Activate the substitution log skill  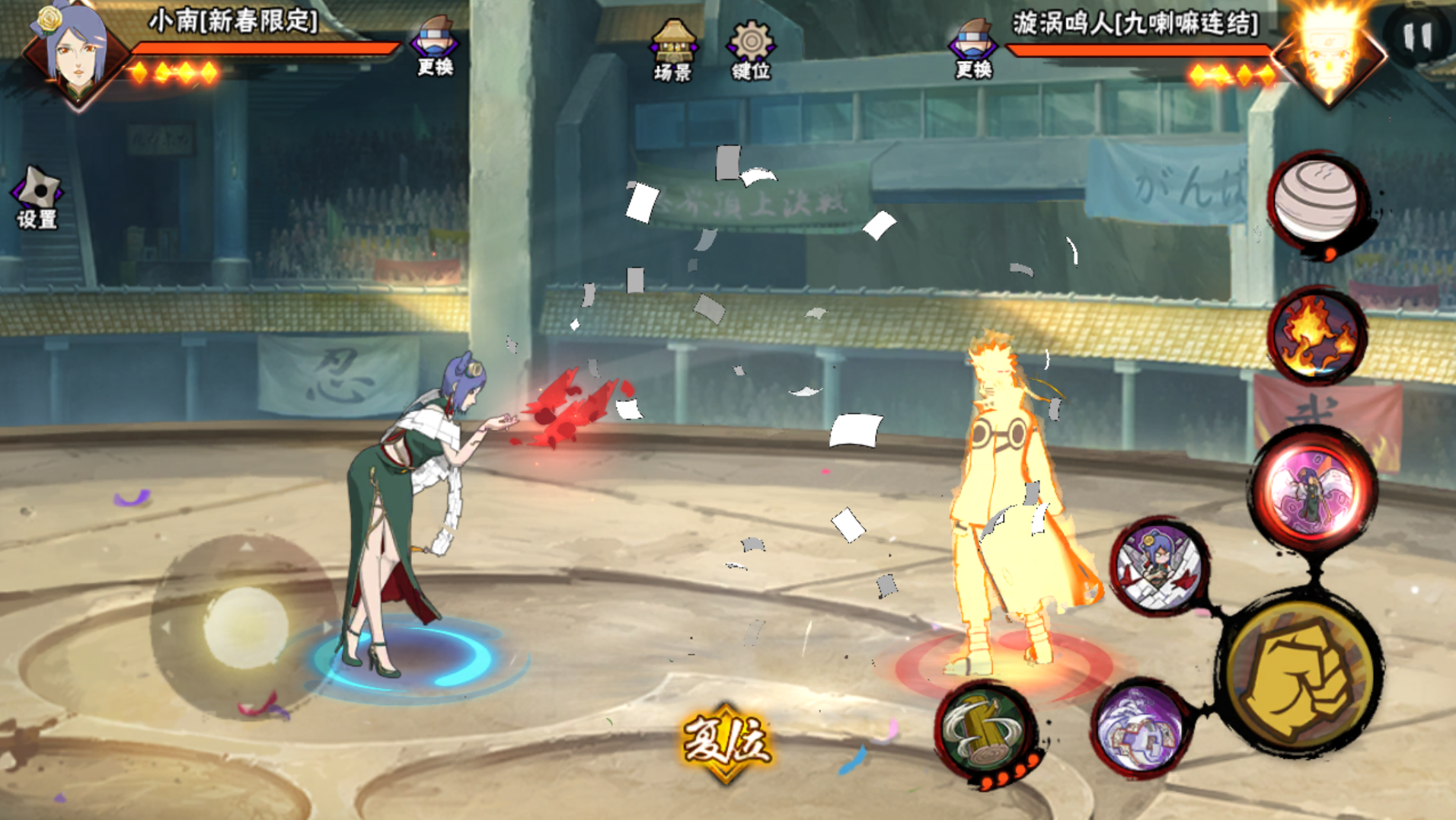[985, 731]
